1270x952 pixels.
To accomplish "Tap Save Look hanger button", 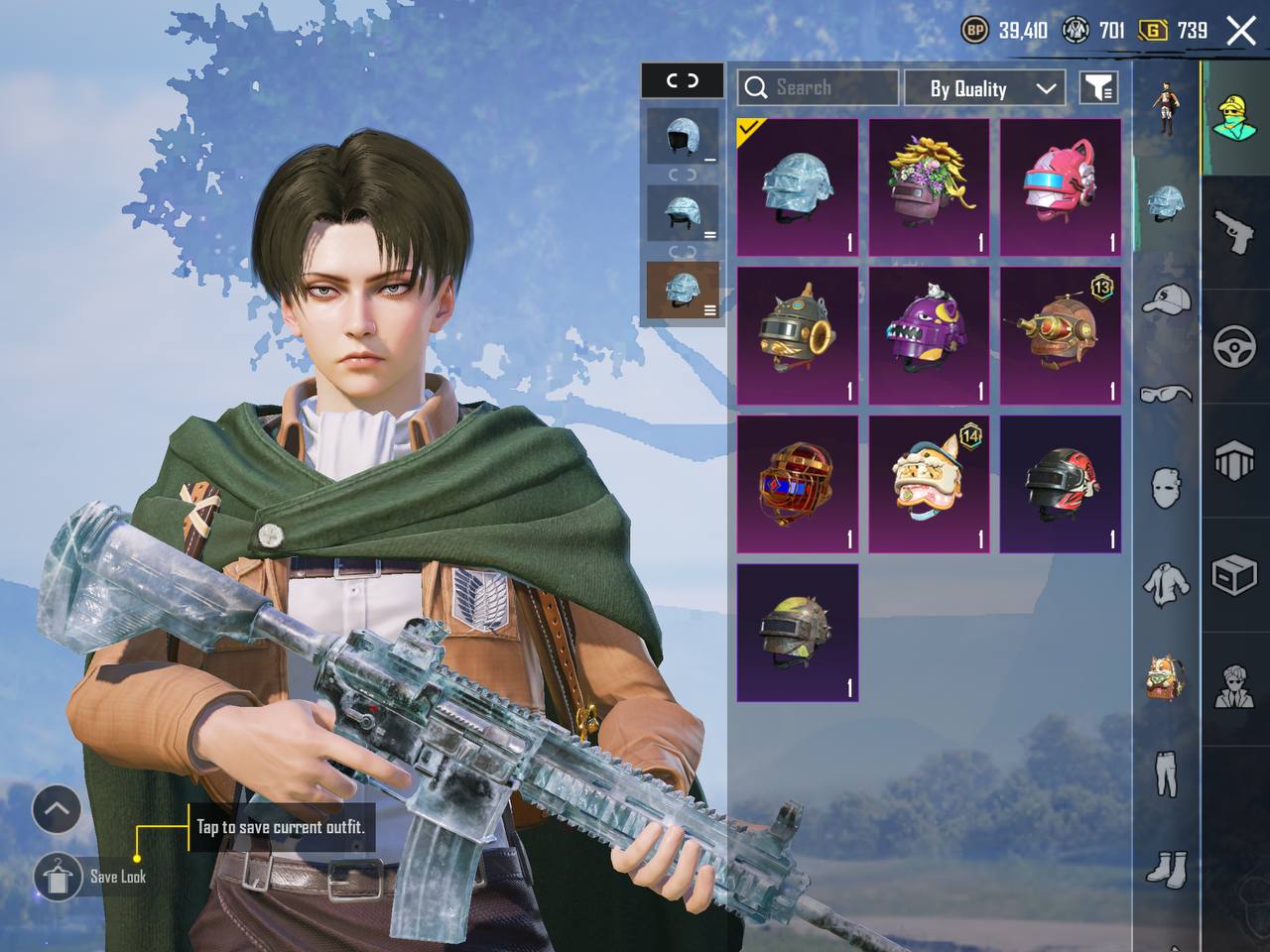I will [x=58, y=876].
